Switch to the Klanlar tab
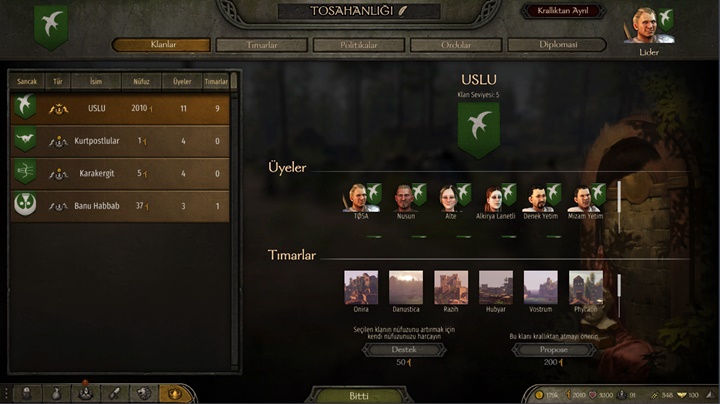This screenshot has width=720, height=404. click(x=162, y=45)
